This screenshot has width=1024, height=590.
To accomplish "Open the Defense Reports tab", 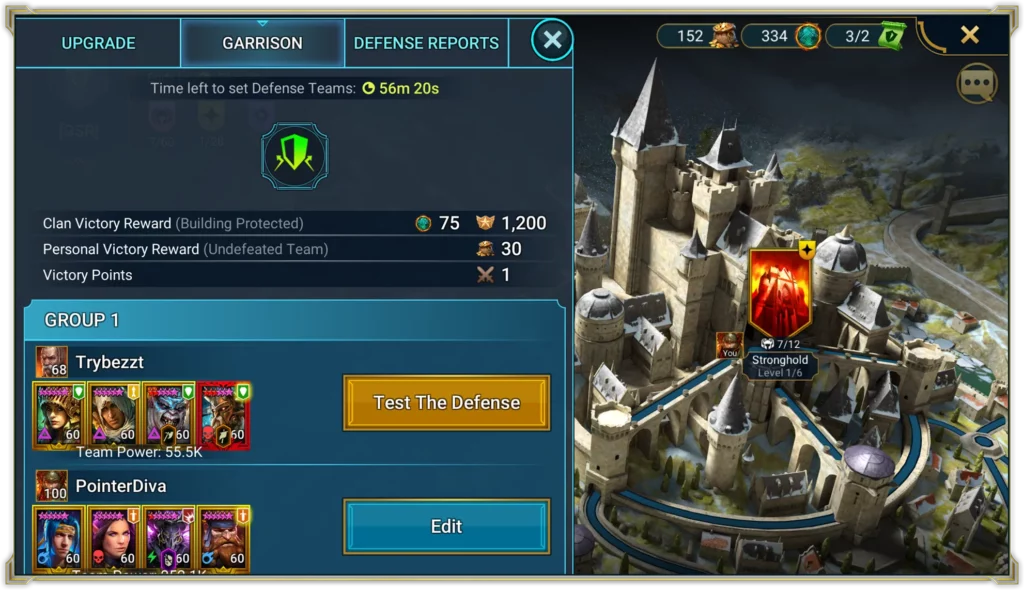I will [x=426, y=43].
